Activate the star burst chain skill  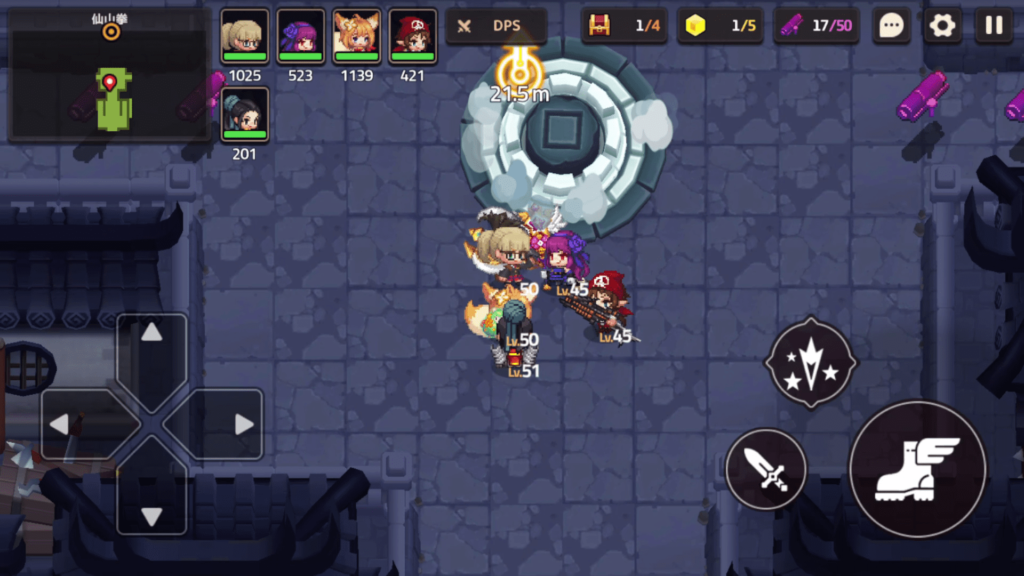(x=811, y=362)
